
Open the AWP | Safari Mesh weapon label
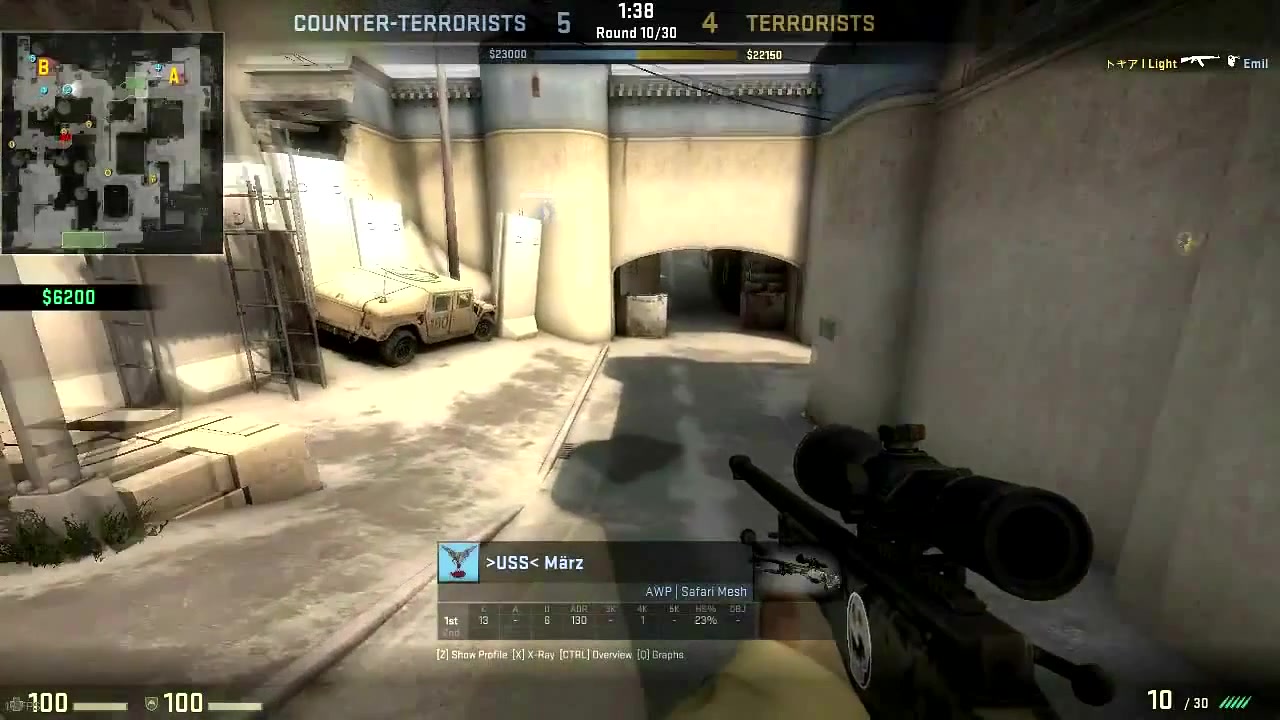pyautogui.click(x=696, y=591)
